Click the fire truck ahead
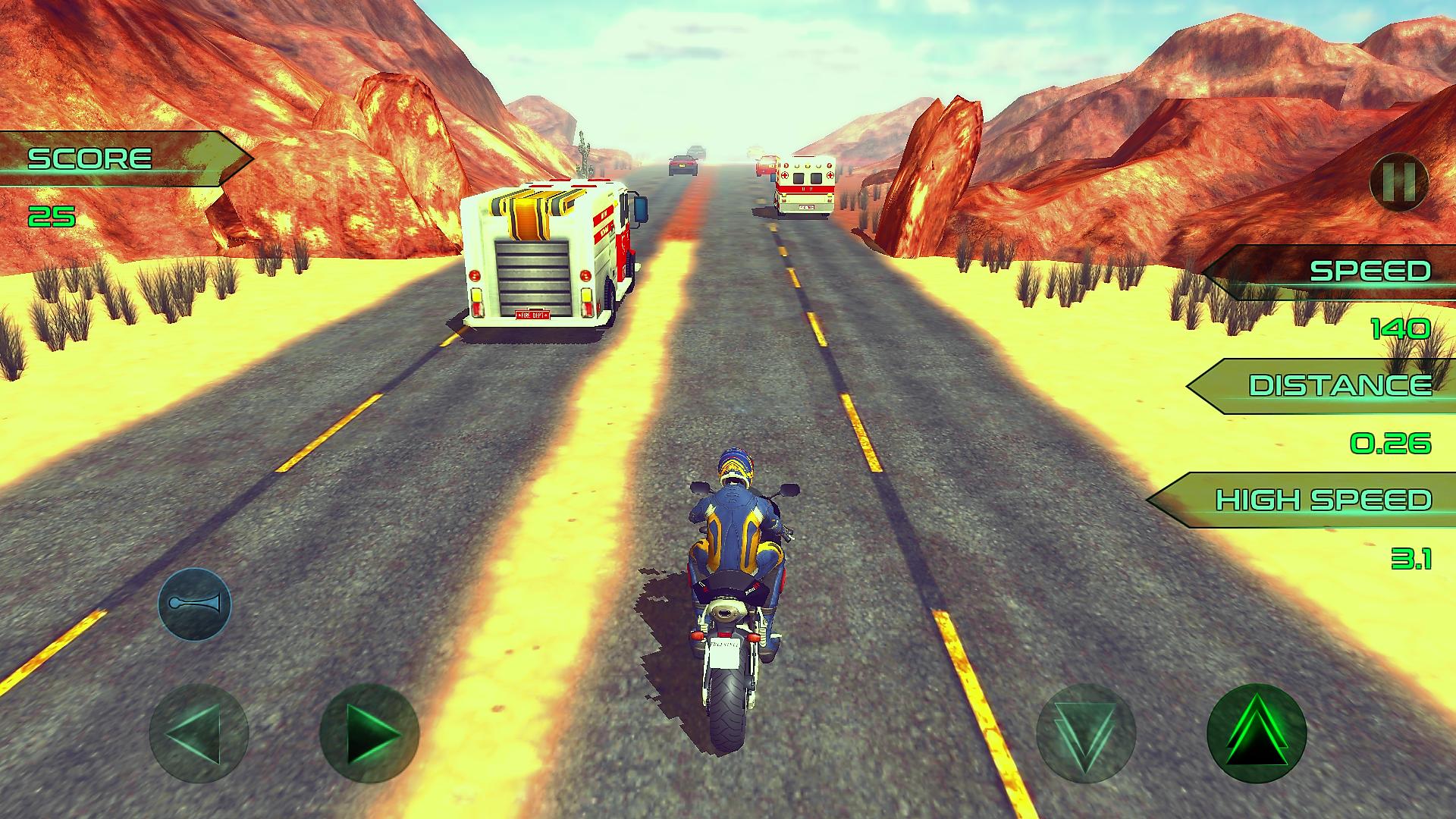 tap(550, 258)
